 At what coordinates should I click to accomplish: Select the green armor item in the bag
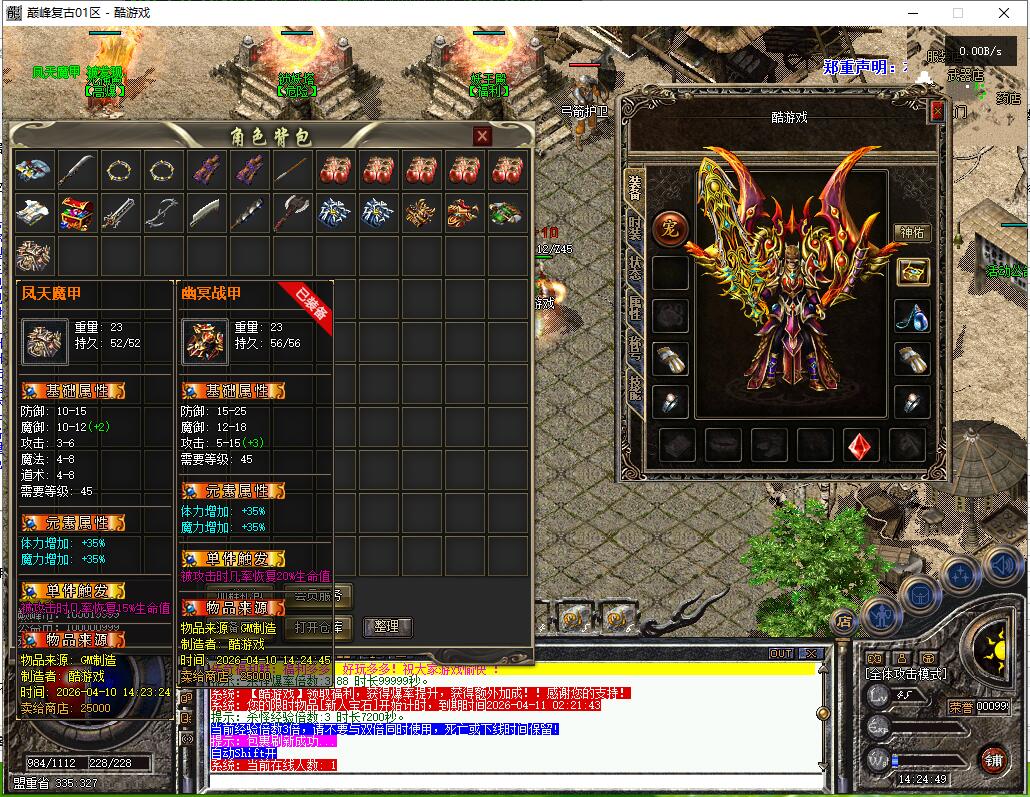coord(505,212)
